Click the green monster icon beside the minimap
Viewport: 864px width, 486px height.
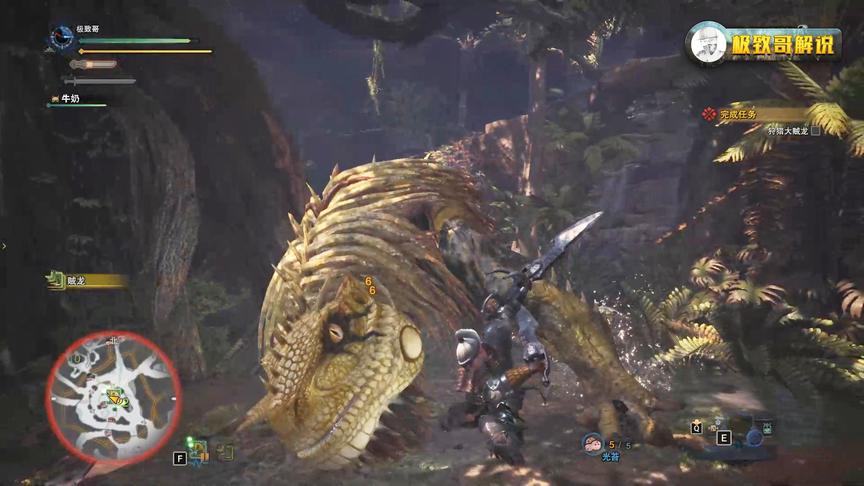coord(197,449)
